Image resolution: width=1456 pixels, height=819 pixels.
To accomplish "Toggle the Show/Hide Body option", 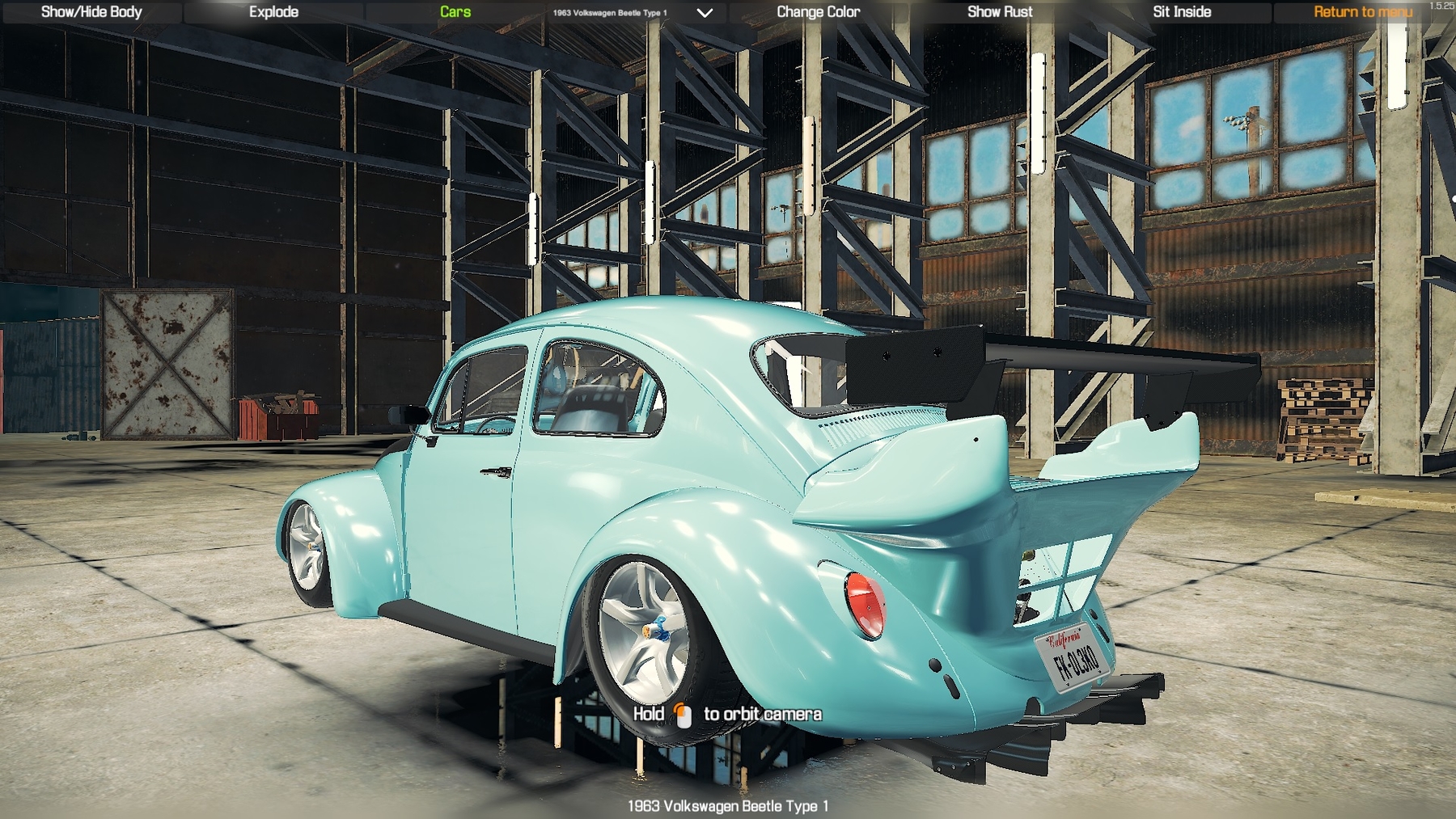I will 91,11.
